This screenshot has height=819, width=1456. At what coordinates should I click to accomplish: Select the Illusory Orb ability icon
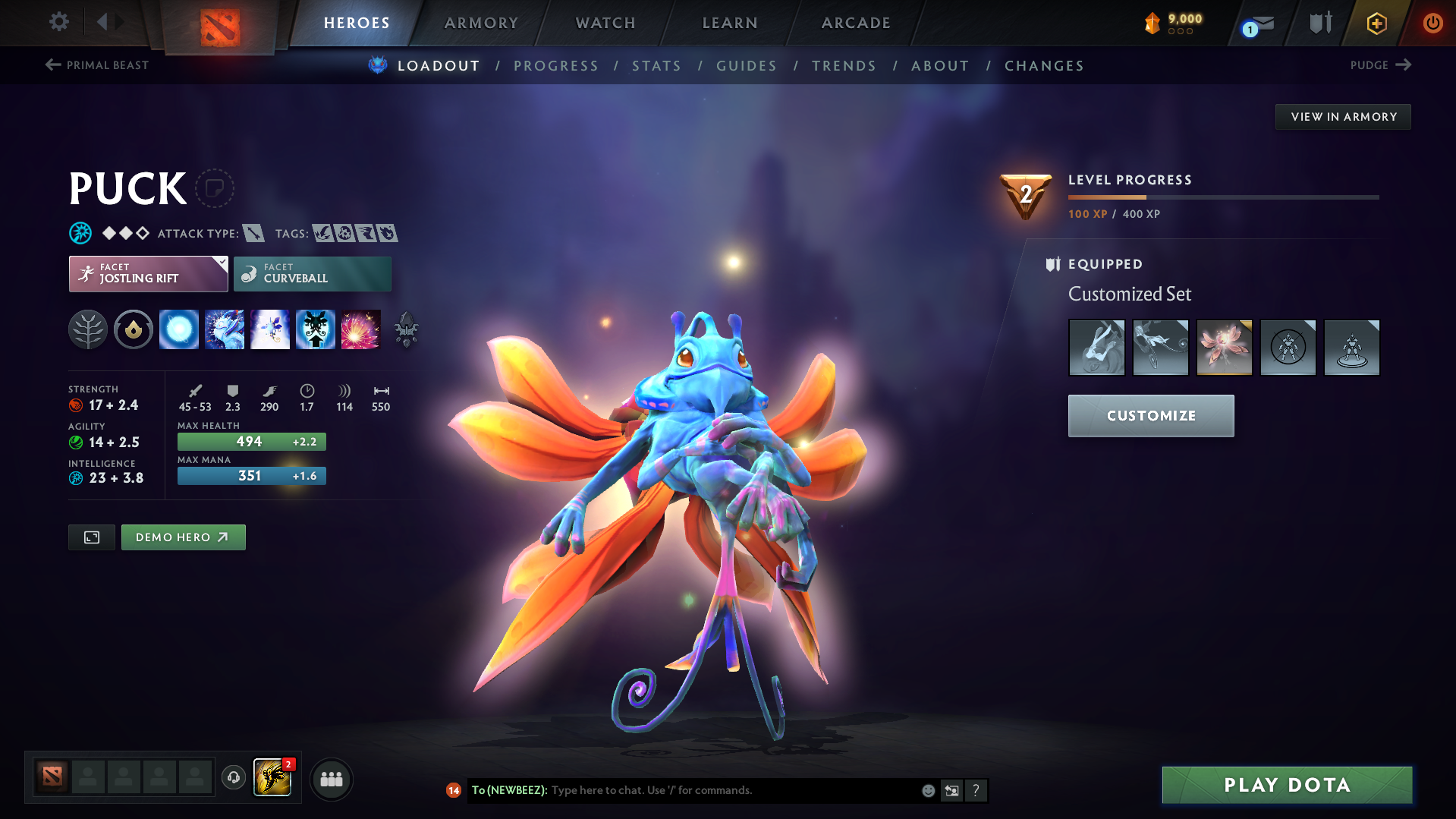[179, 329]
